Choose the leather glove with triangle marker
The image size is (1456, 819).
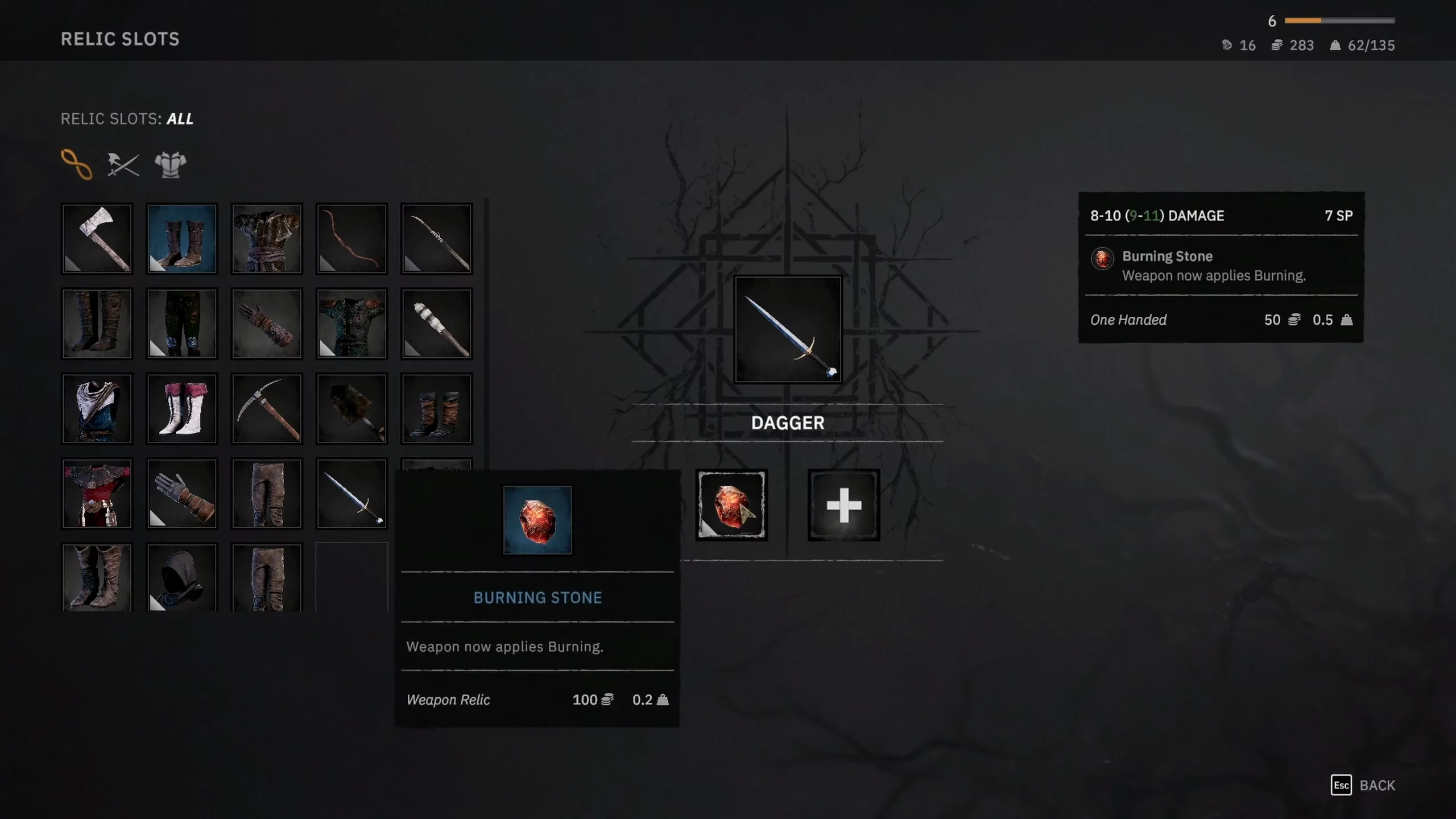[x=182, y=494]
